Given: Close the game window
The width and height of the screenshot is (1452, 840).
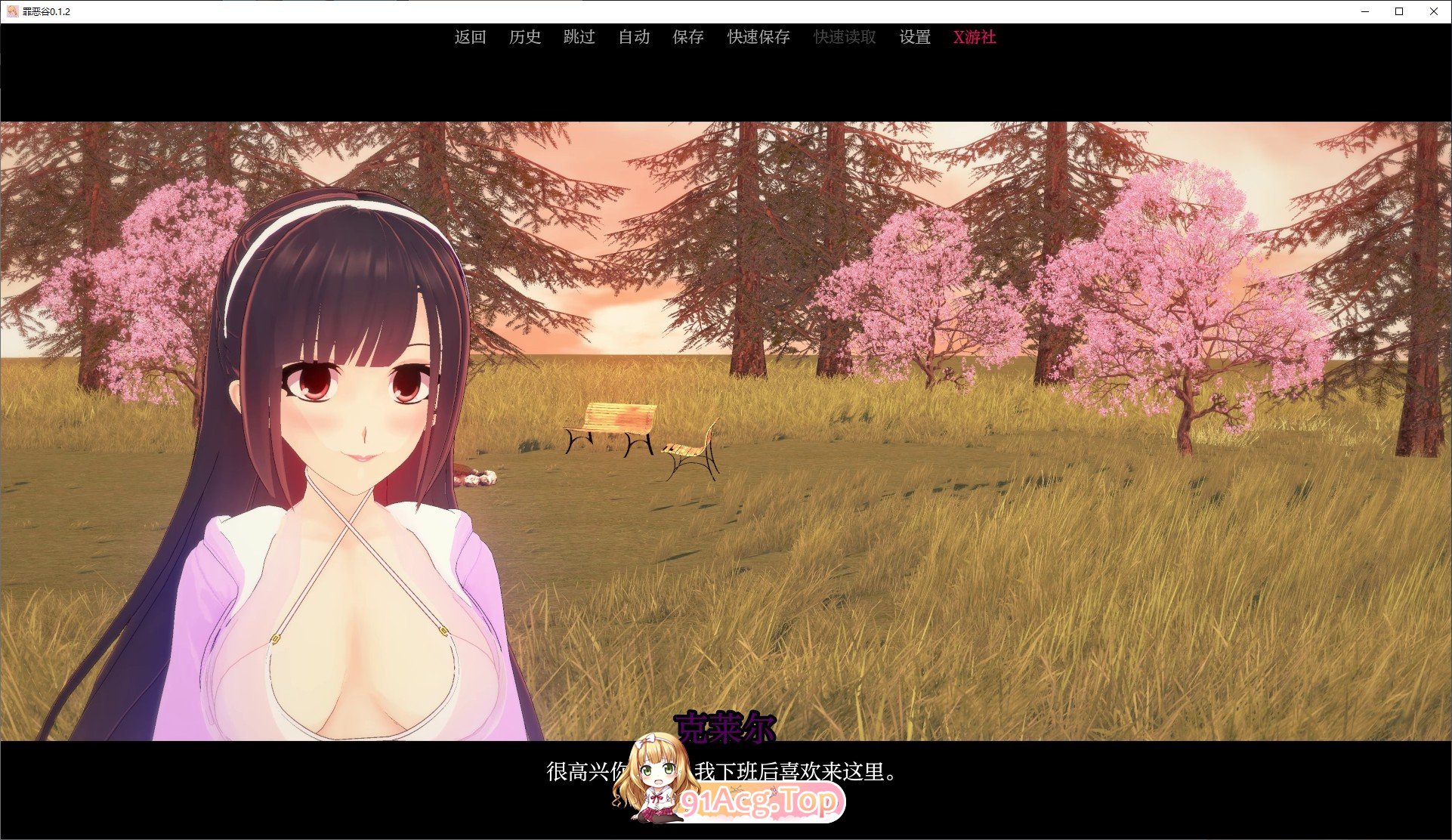Looking at the screenshot, I should [x=1434, y=11].
